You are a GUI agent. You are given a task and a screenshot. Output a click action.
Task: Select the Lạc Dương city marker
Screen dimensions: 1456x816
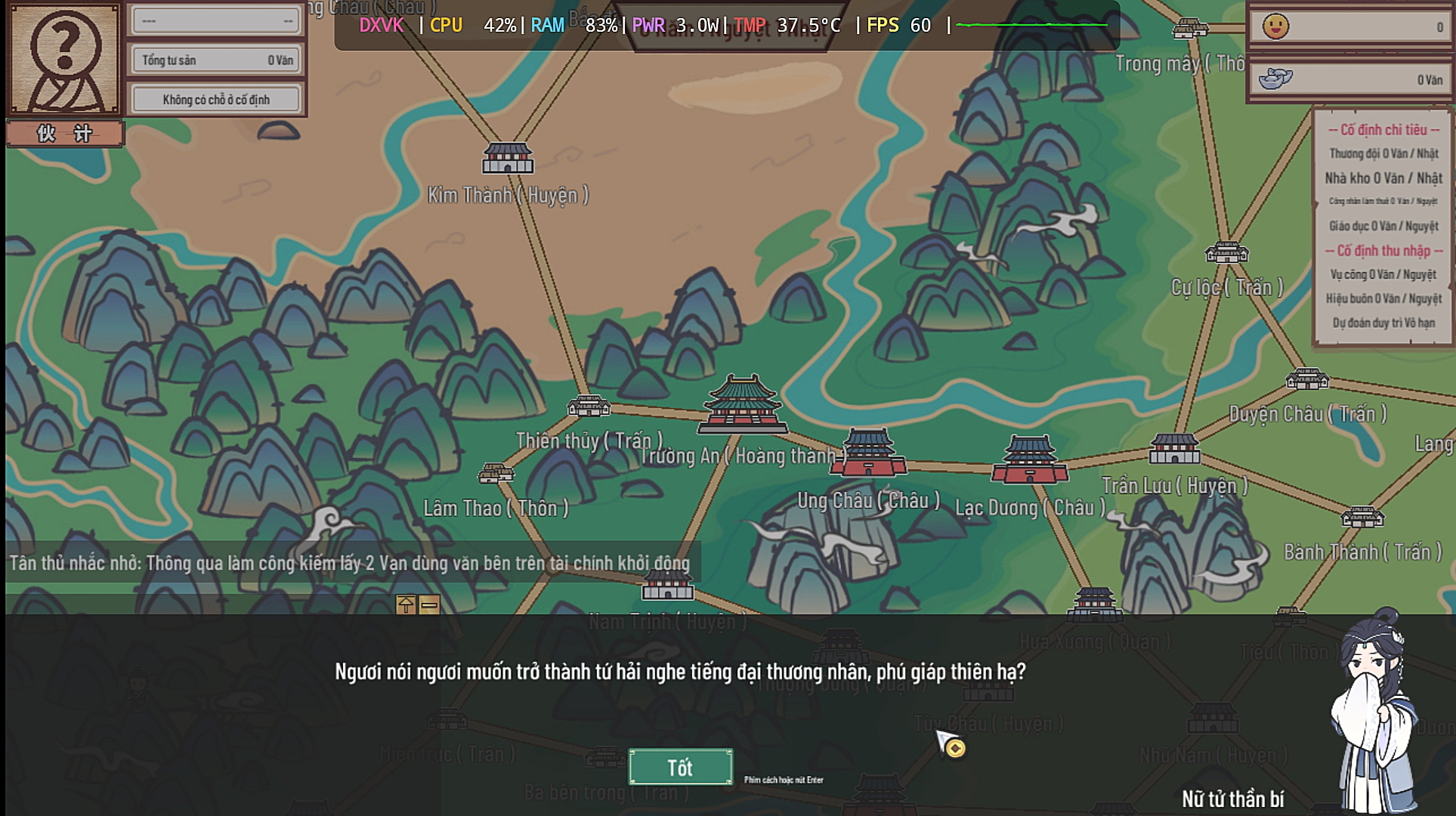click(x=1030, y=459)
